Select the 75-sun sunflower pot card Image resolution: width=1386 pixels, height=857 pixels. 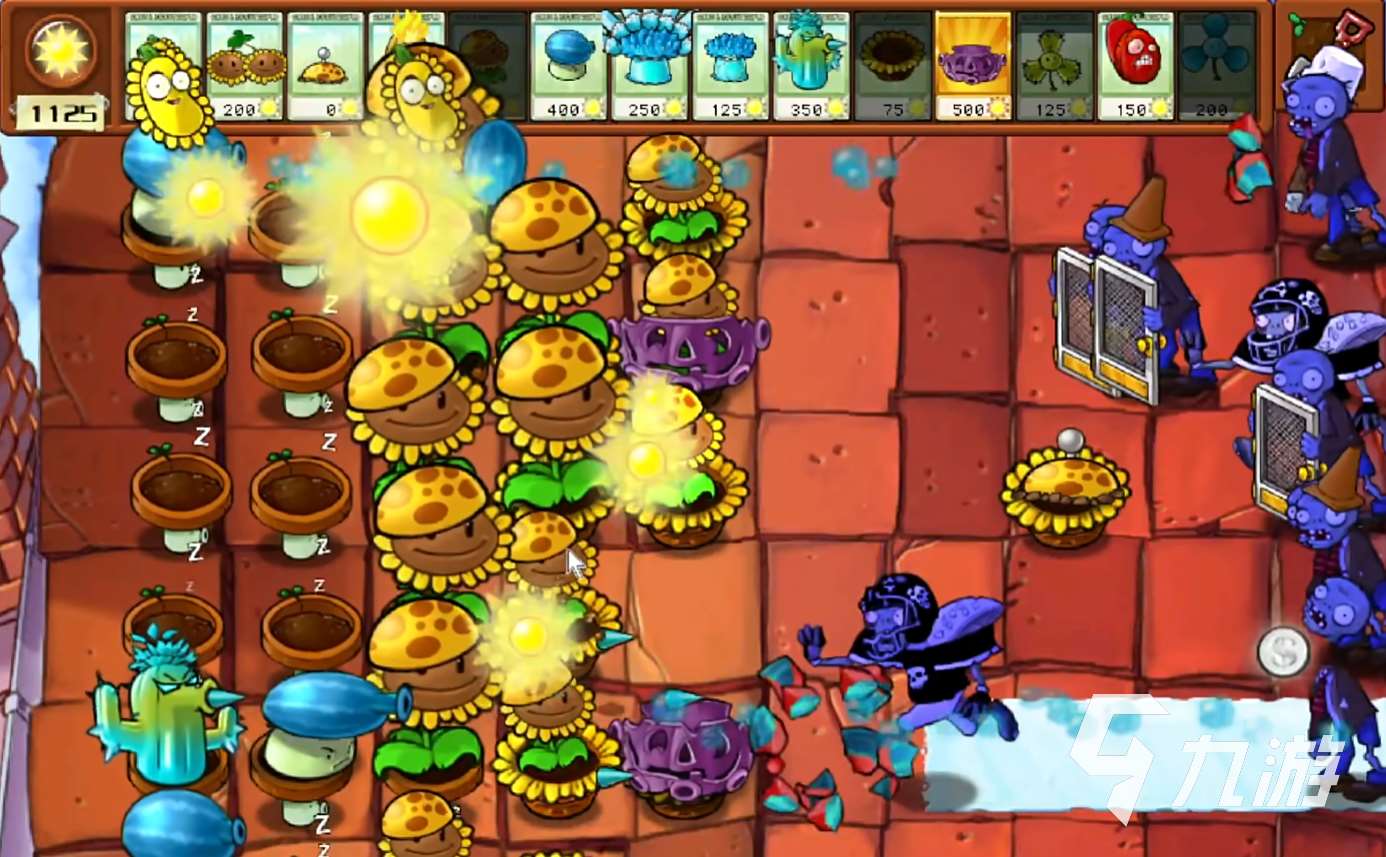(x=893, y=65)
